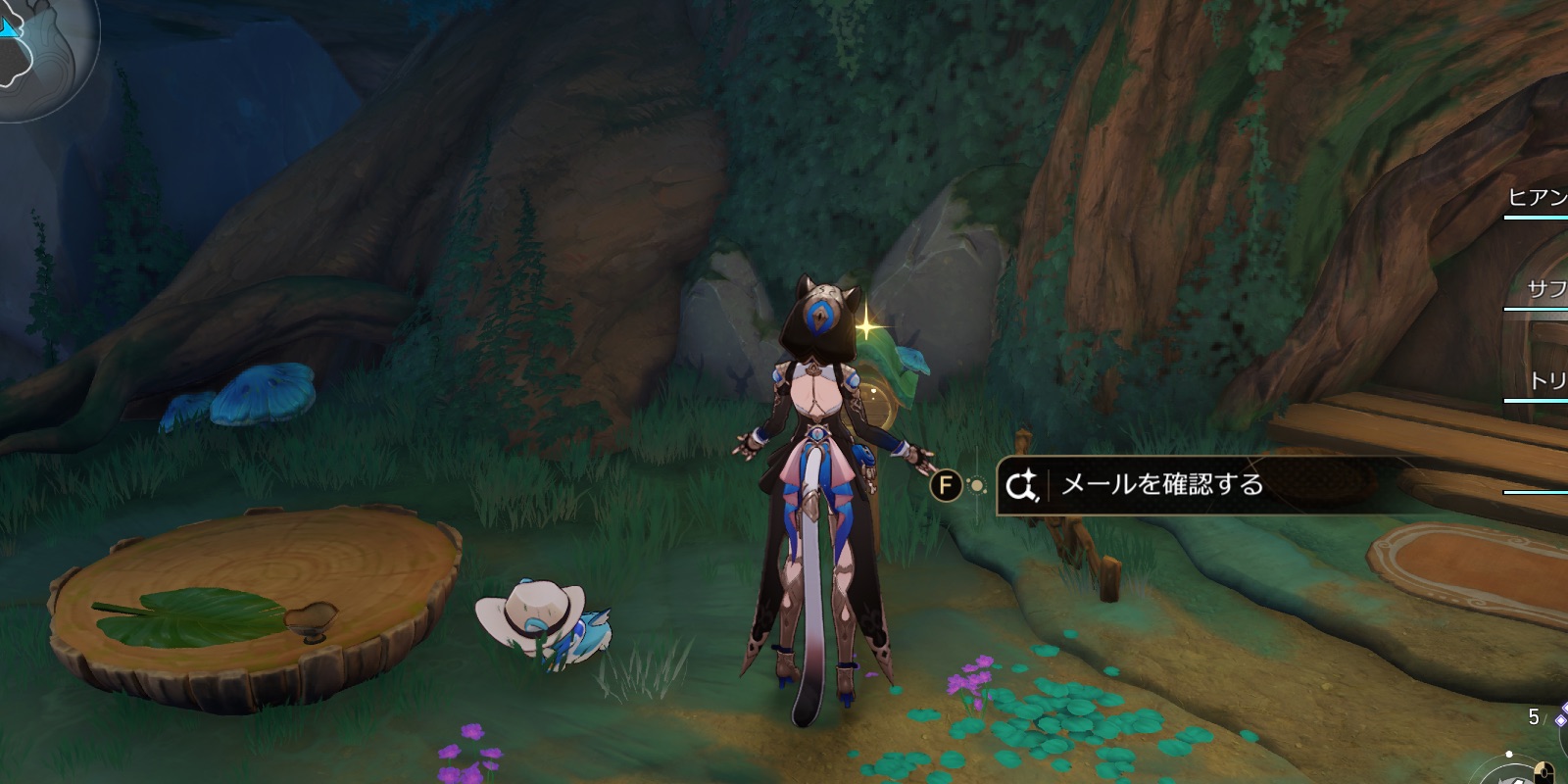Click the 5 item counter in the bottom right
This screenshot has height=784, width=1568.
(x=1534, y=715)
